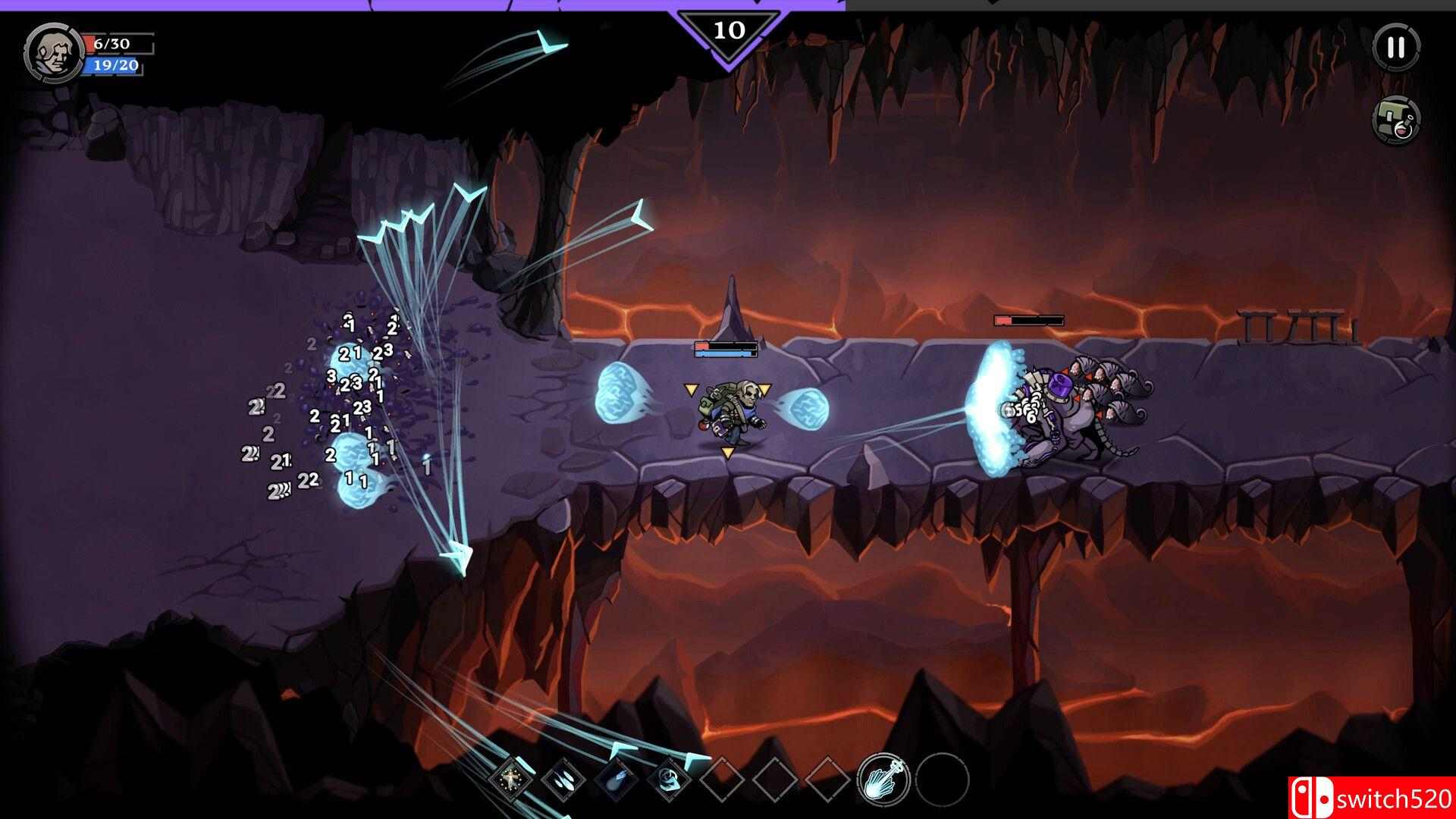Click the first empty diamond ability slot
This screenshot has width=1456, height=819.
[722, 780]
